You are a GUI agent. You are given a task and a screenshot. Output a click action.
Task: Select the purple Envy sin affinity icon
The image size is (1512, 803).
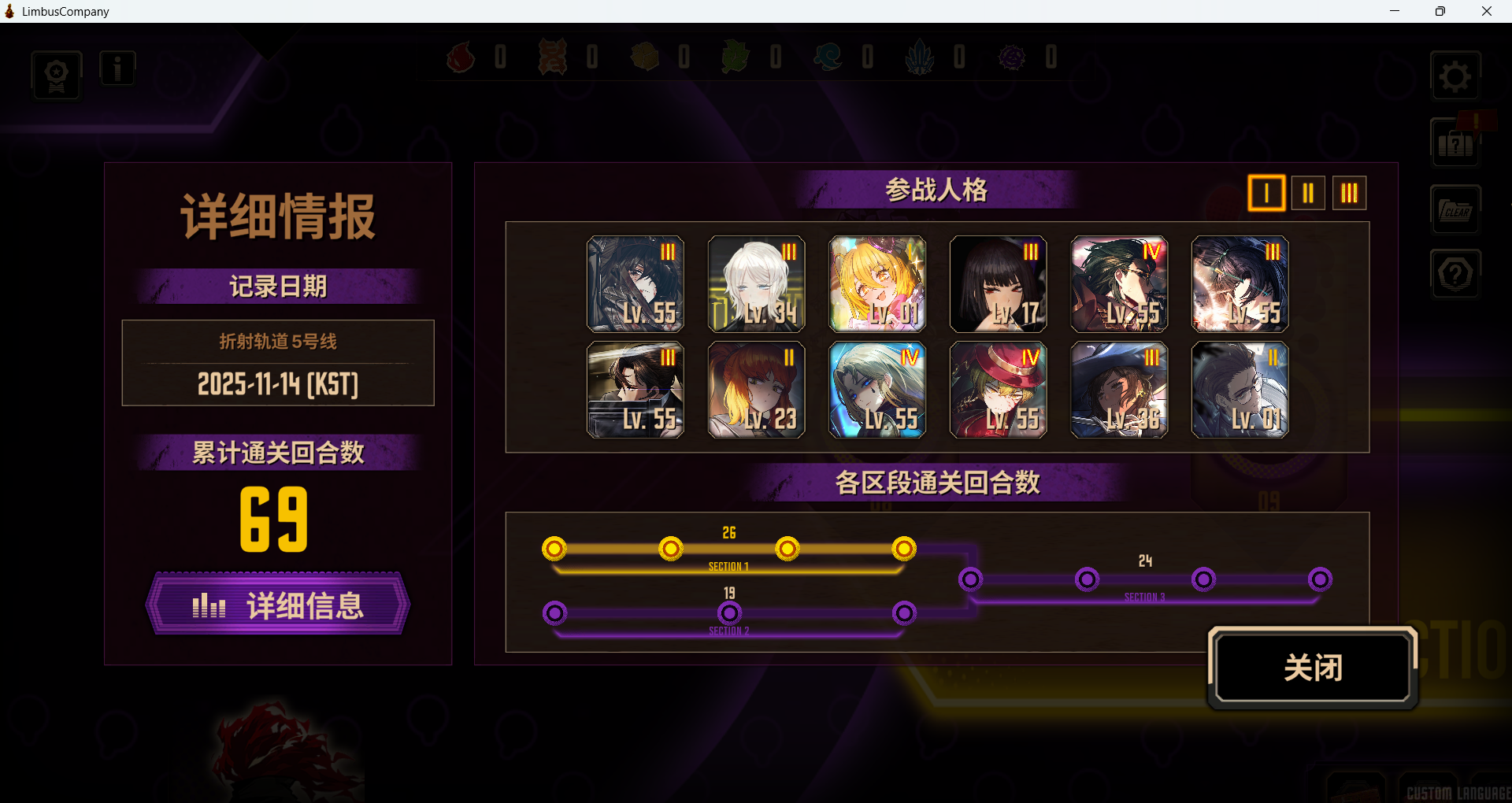1013,56
